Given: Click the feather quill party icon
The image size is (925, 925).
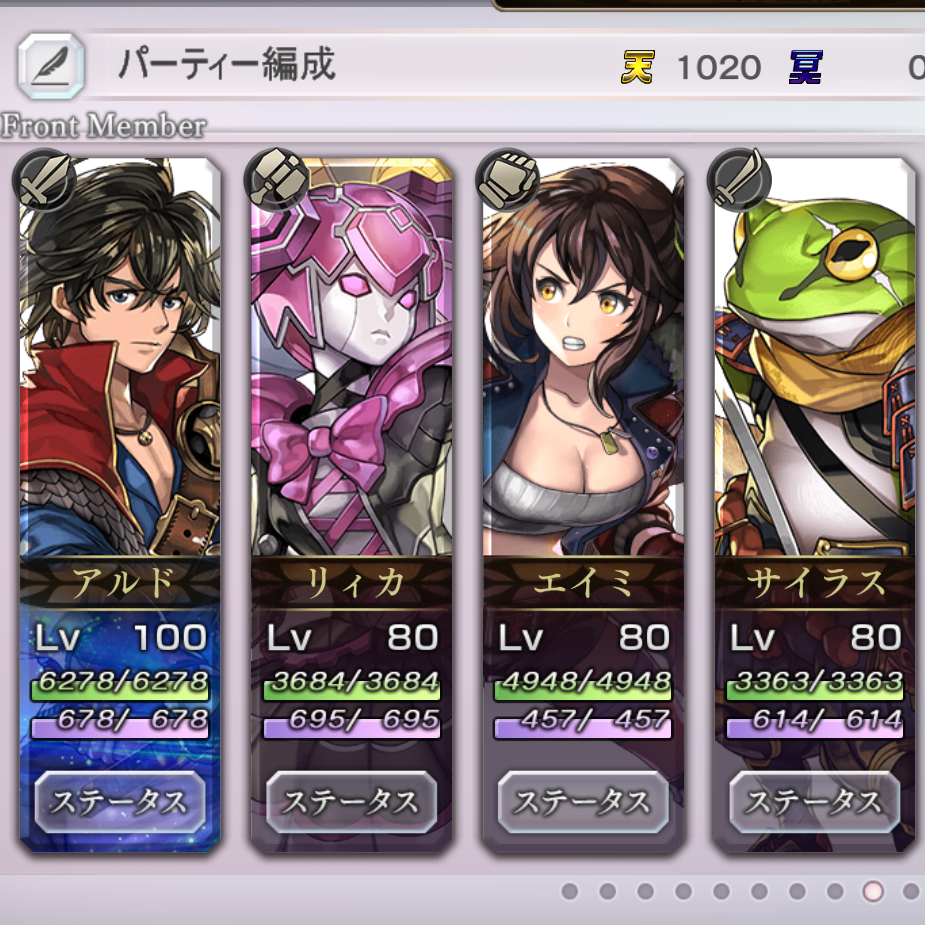Looking at the screenshot, I should [46, 65].
